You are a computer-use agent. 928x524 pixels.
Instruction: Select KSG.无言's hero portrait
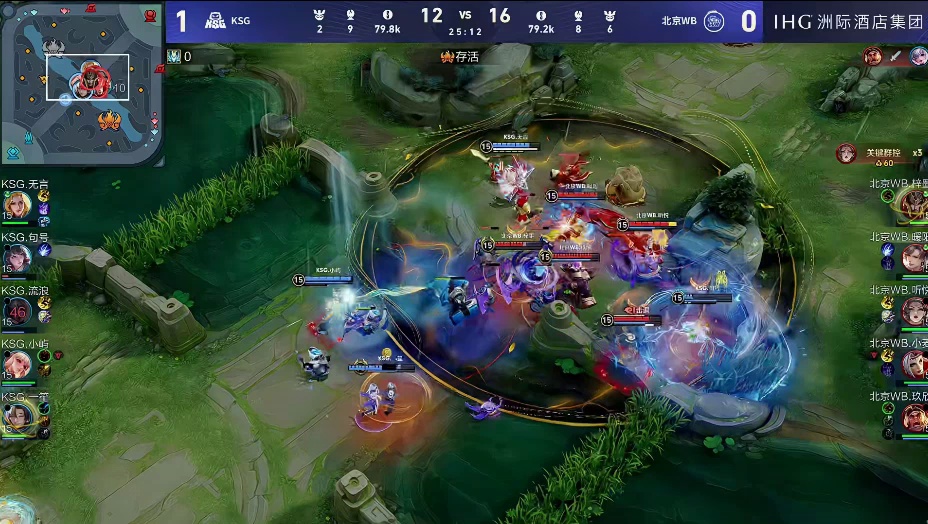pyautogui.click(x=18, y=205)
